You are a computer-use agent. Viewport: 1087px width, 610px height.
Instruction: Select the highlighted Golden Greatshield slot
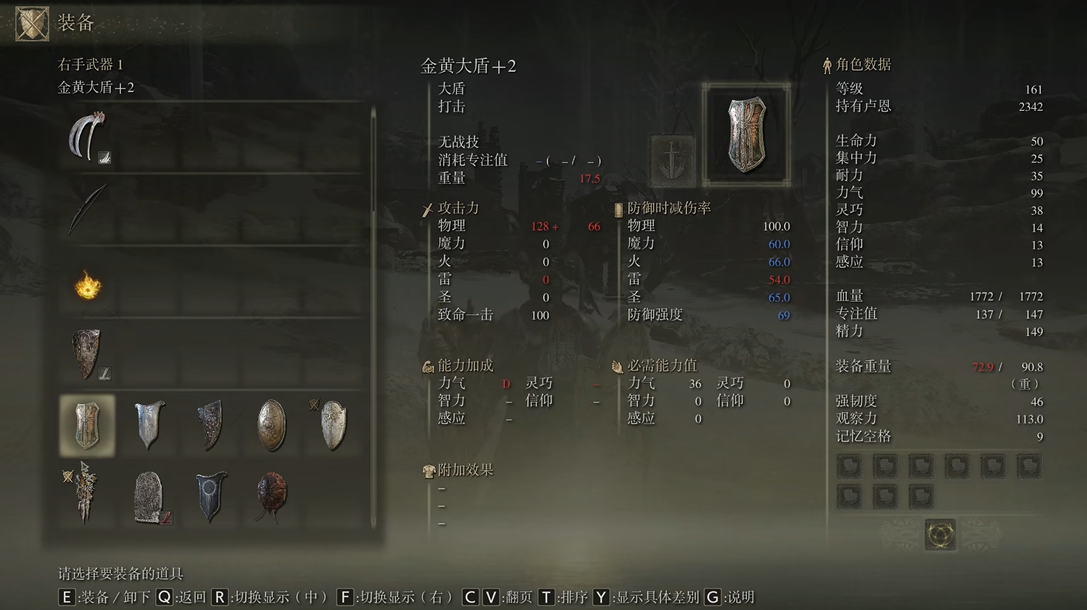click(87, 425)
